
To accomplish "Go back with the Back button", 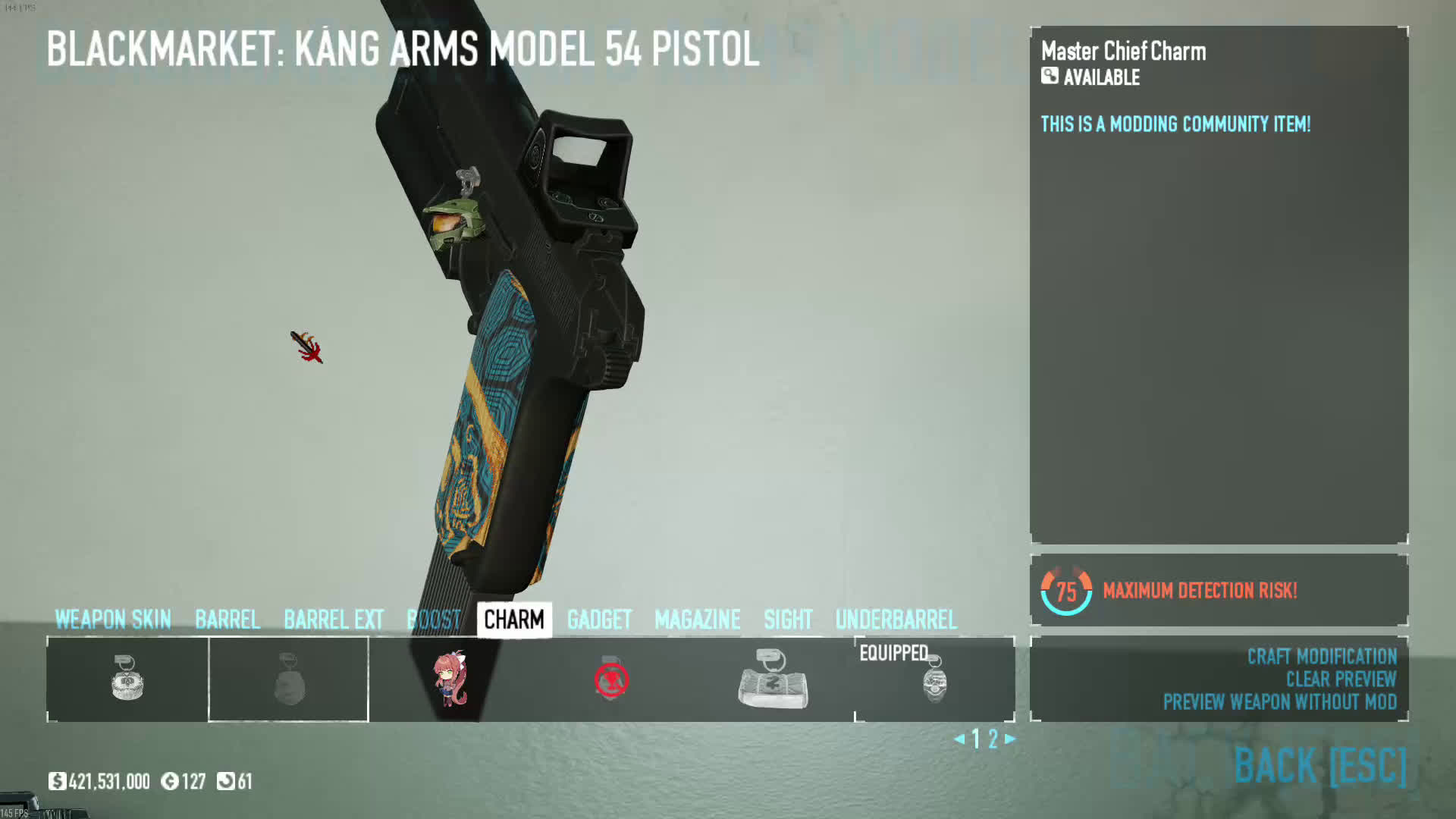I will pos(1319,764).
